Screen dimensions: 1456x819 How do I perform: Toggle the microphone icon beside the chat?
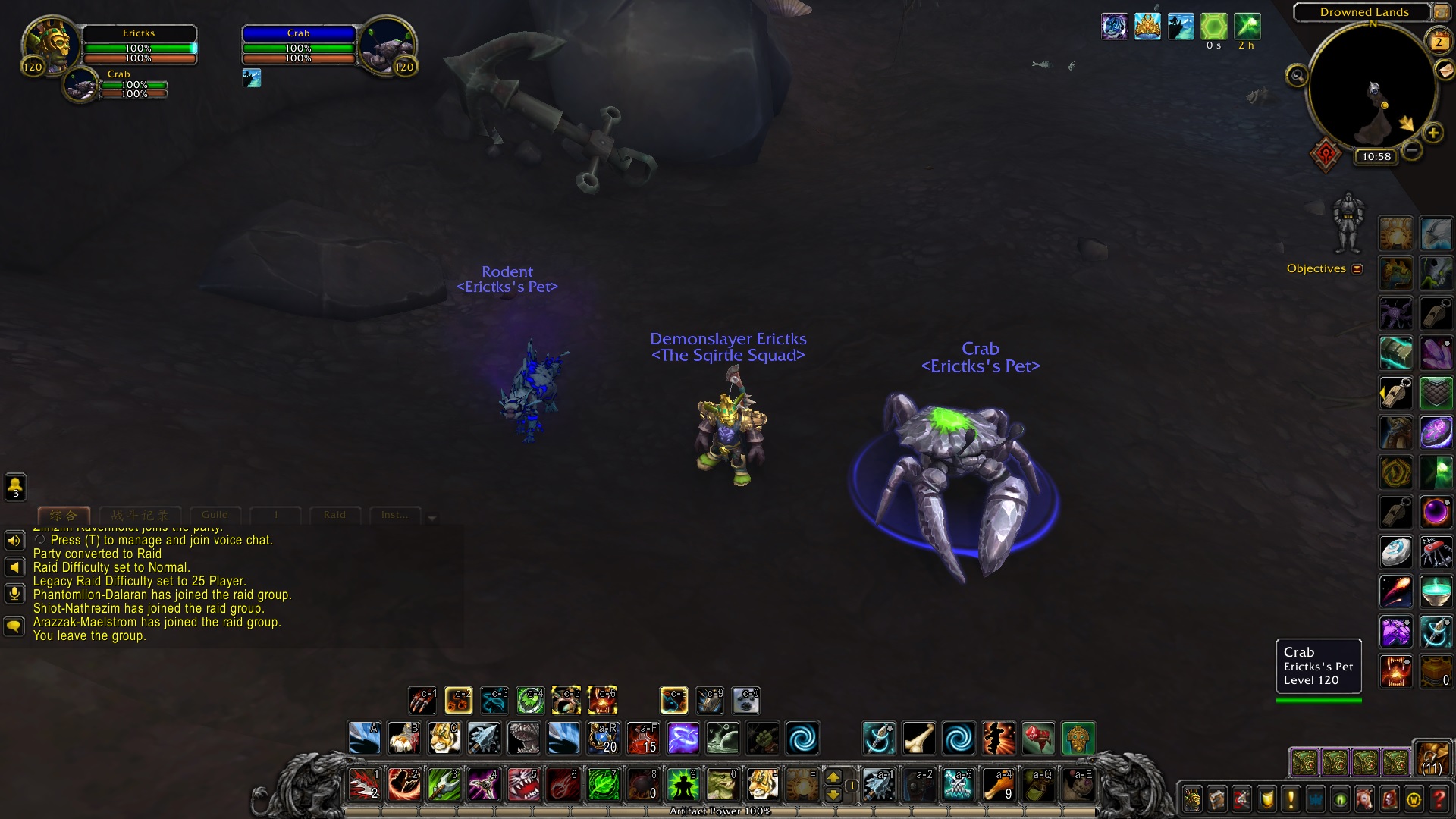[x=13, y=594]
